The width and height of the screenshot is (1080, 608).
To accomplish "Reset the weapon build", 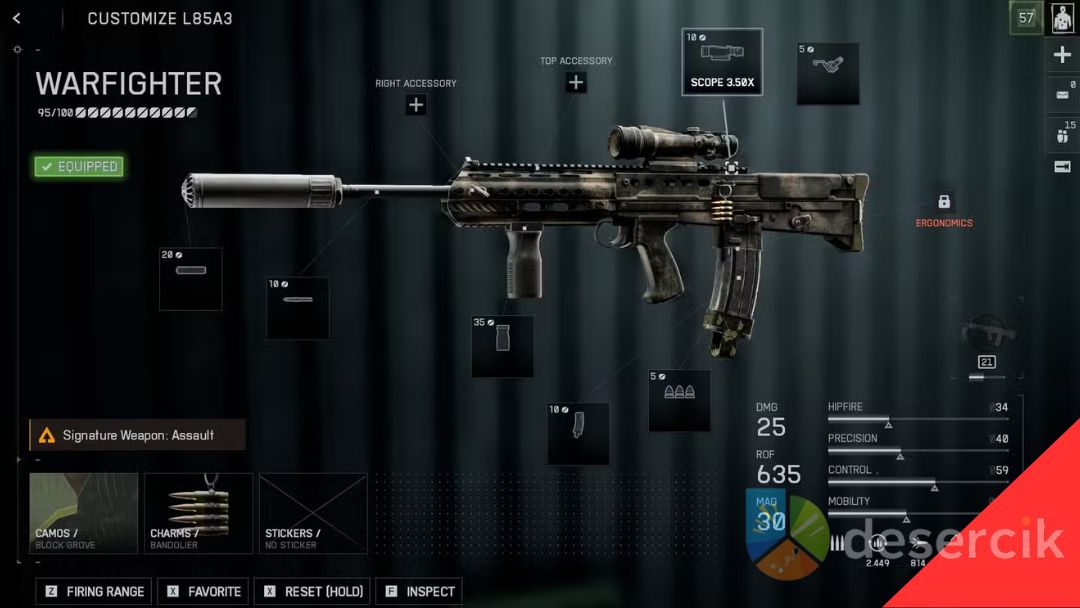I will coord(311,591).
